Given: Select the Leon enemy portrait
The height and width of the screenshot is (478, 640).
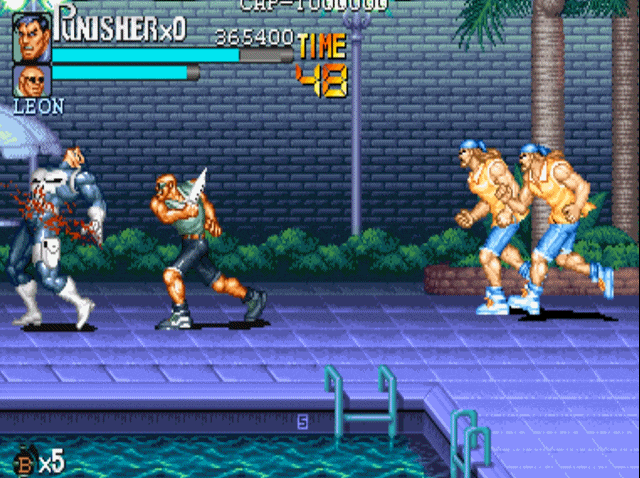Looking at the screenshot, I should (x=31, y=80).
